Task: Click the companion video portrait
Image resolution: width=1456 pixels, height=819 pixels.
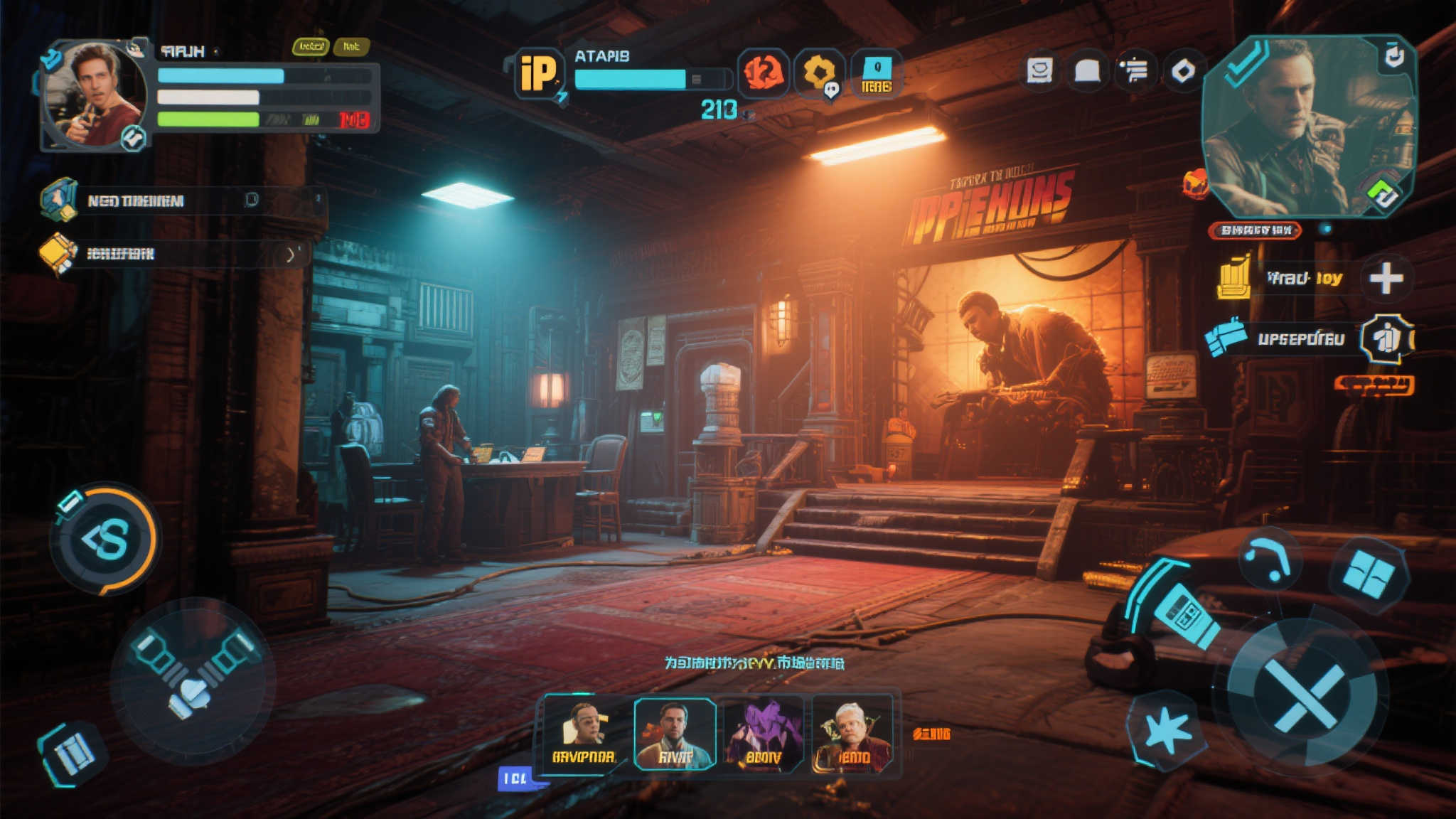Action: [1308, 127]
